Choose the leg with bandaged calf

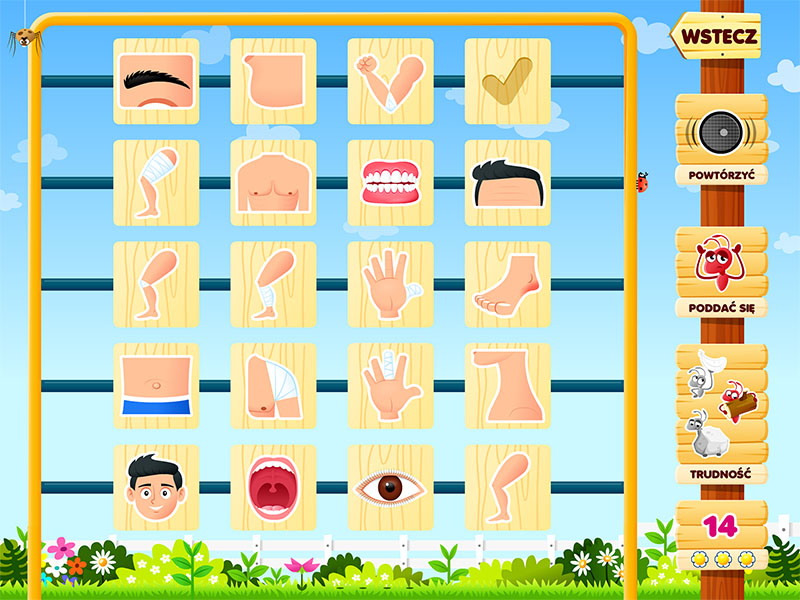pyautogui.click(x=273, y=284)
